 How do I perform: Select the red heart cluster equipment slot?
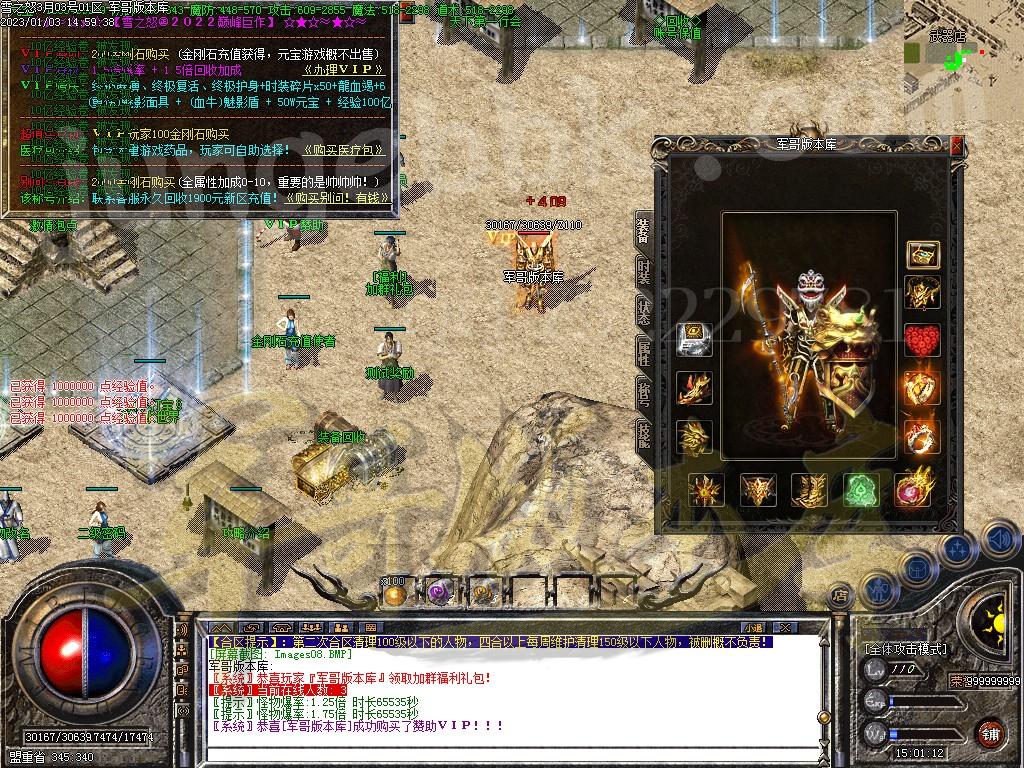(x=922, y=340)
